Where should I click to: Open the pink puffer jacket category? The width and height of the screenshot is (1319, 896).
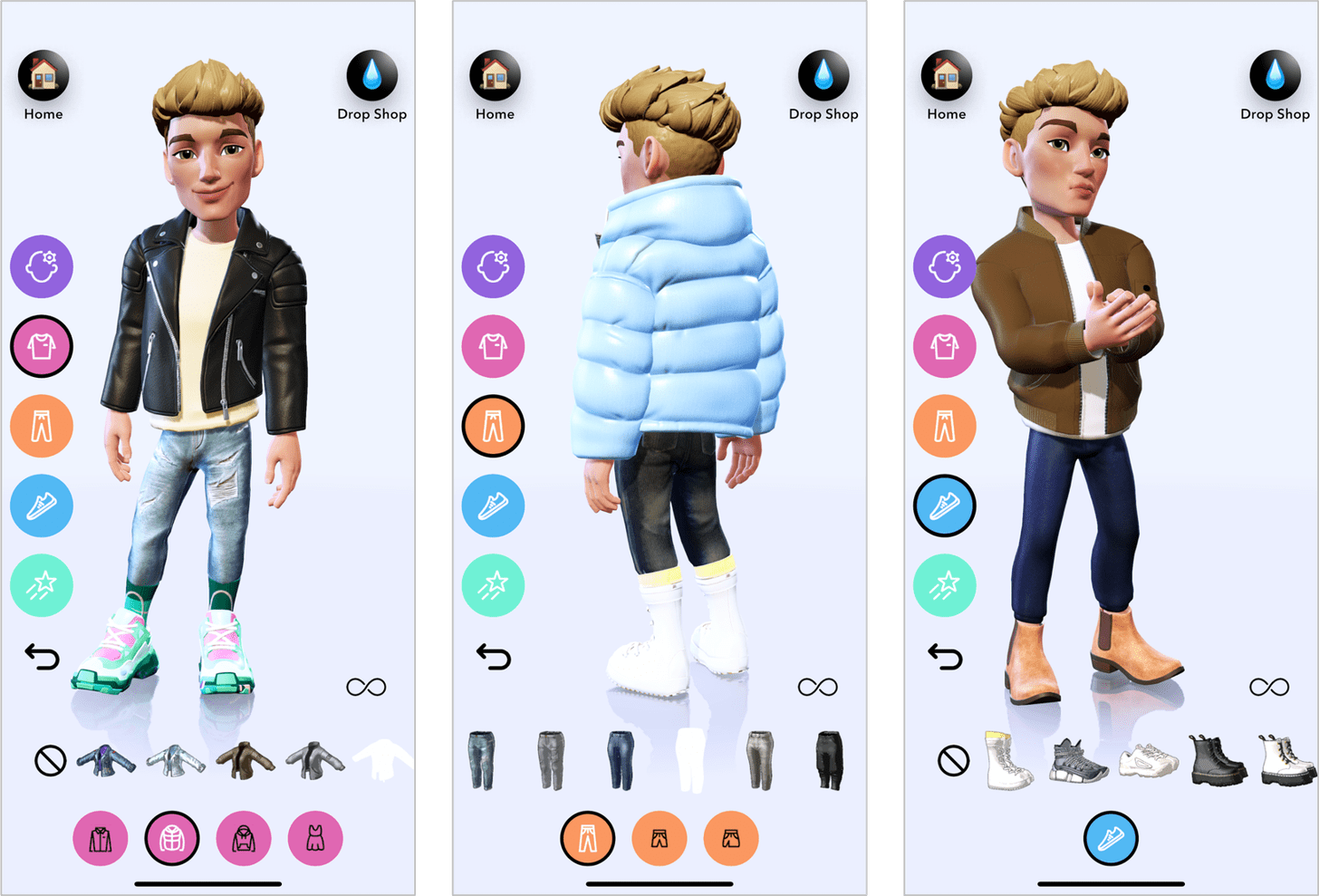click(172, 838)
